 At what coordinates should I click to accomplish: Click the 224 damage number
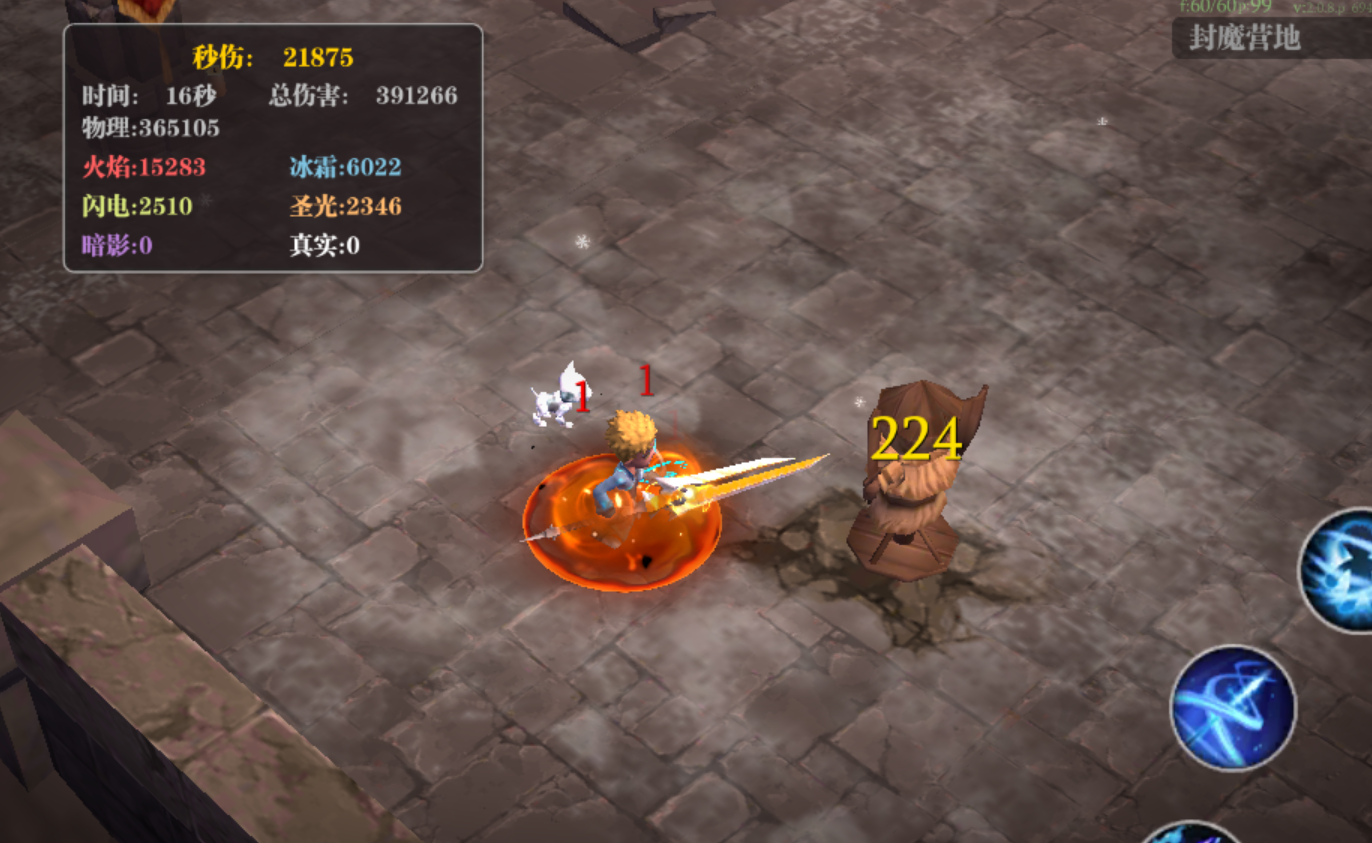coord(917,438)
